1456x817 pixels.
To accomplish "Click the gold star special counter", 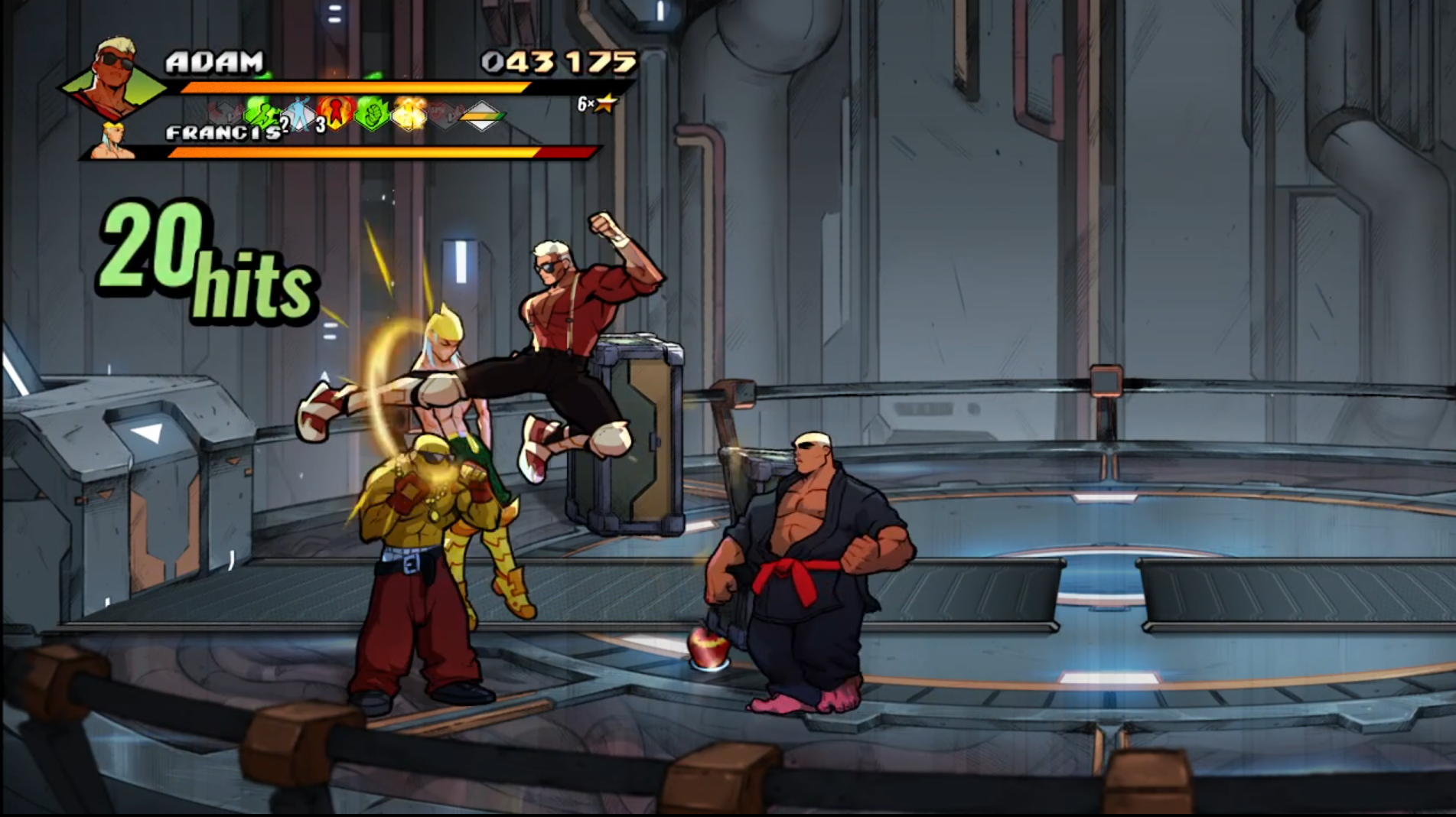I will pos(606,103).
